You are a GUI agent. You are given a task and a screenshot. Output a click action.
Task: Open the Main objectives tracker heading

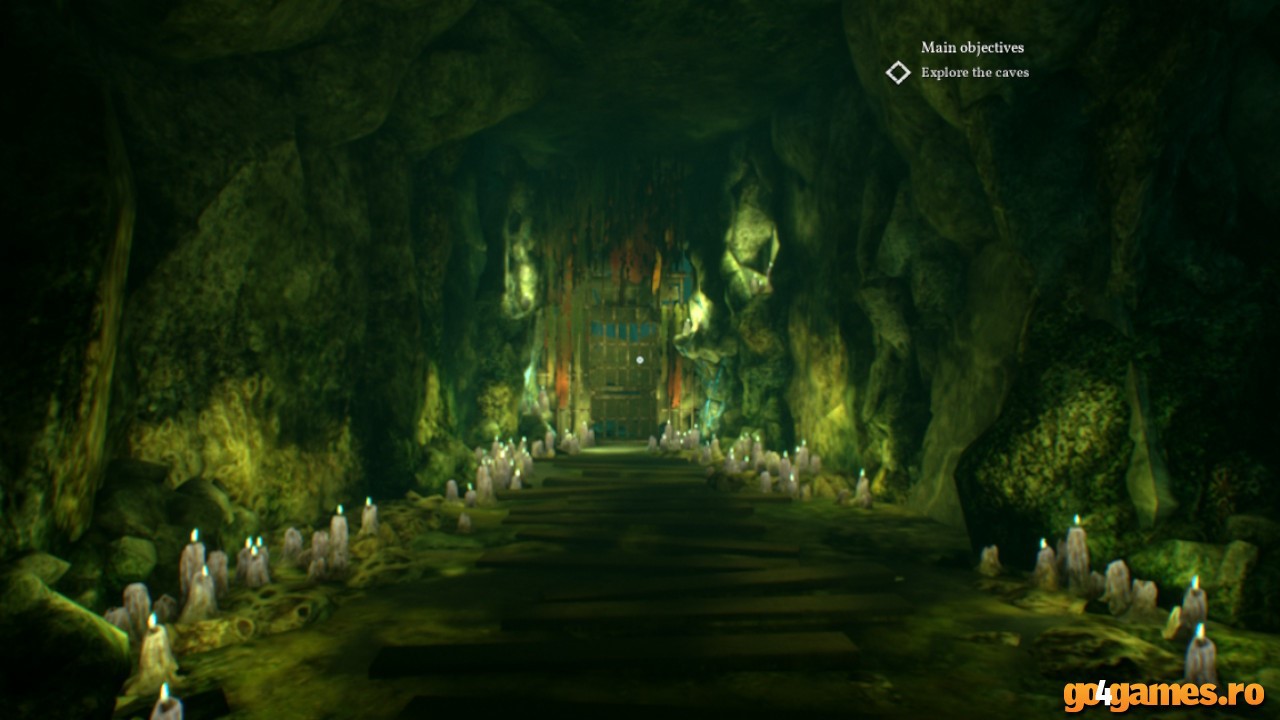pyautogui.click(x=972, y=47)
